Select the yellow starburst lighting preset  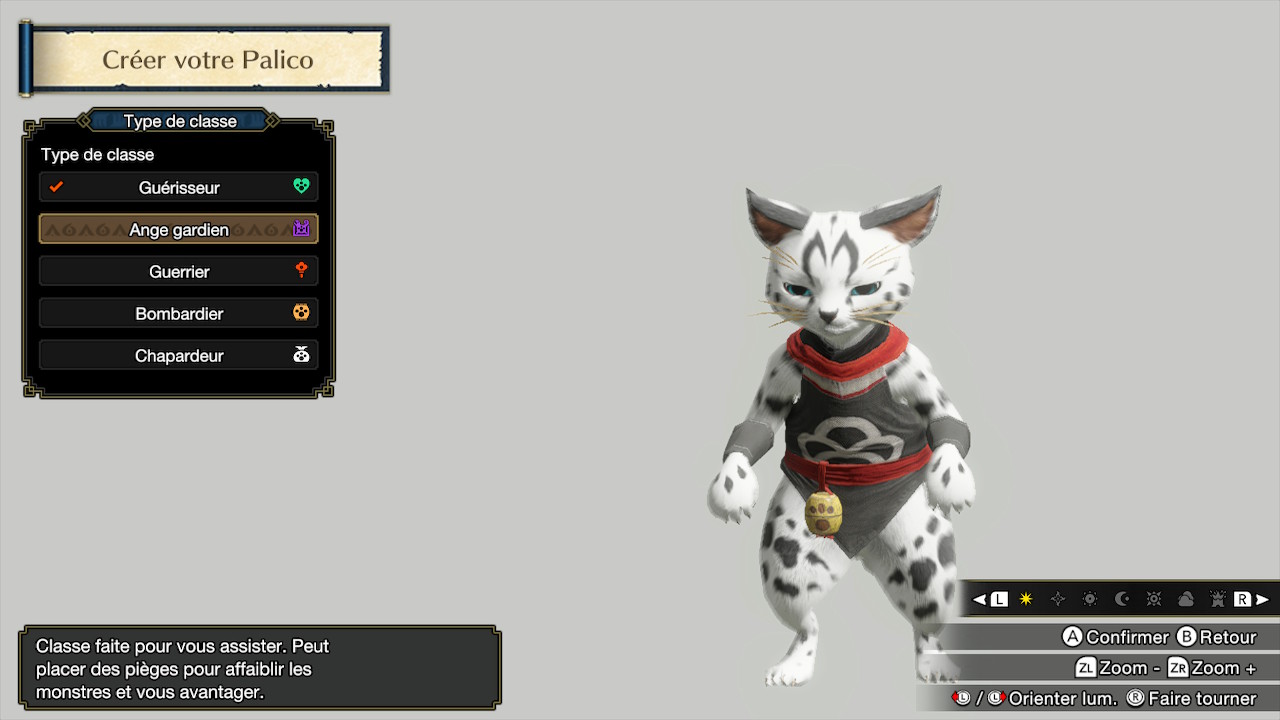(1026, 599)
